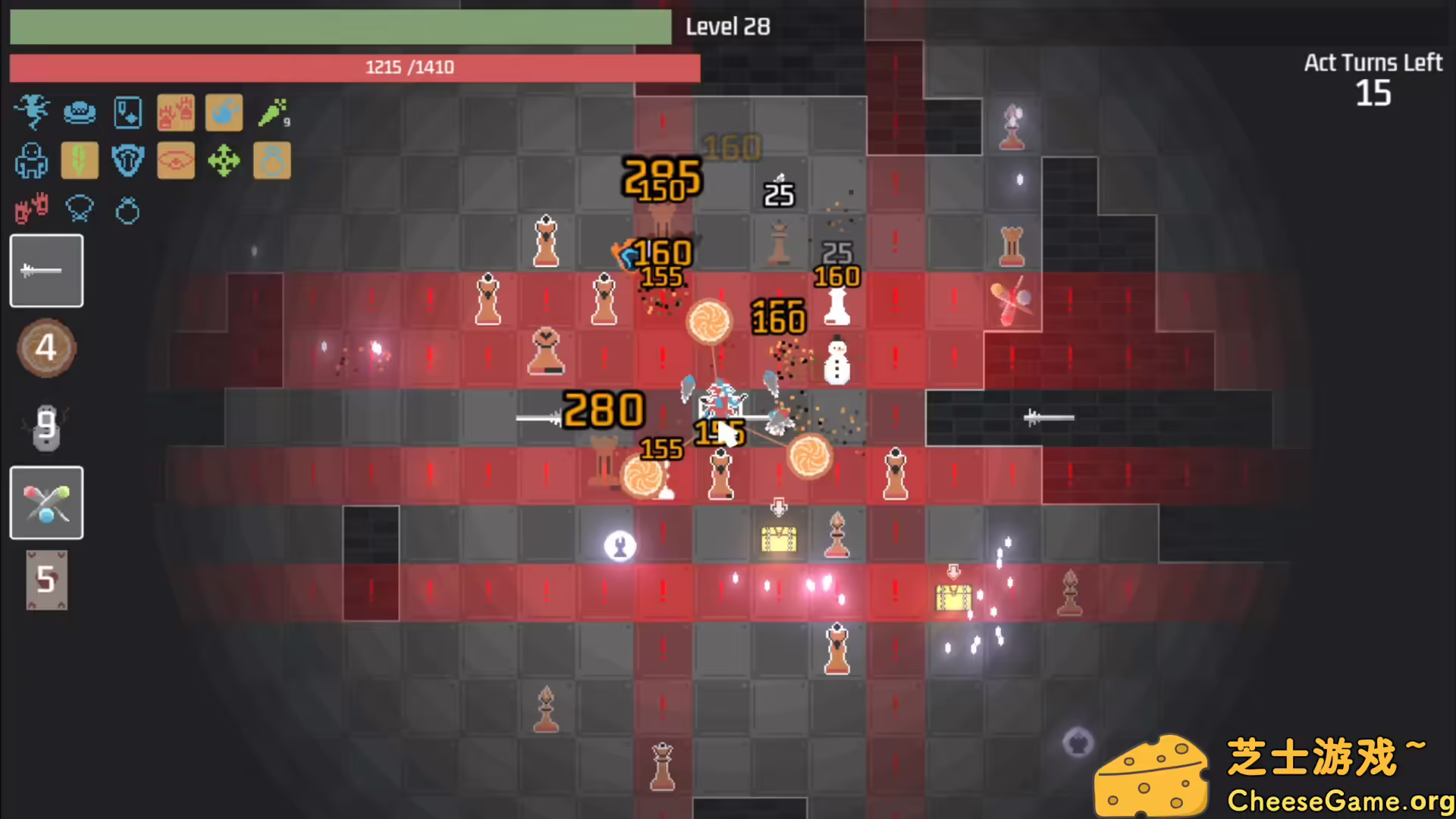1456x819 pixels.
Task: Select the blue golem status icon
Action: 32,161
